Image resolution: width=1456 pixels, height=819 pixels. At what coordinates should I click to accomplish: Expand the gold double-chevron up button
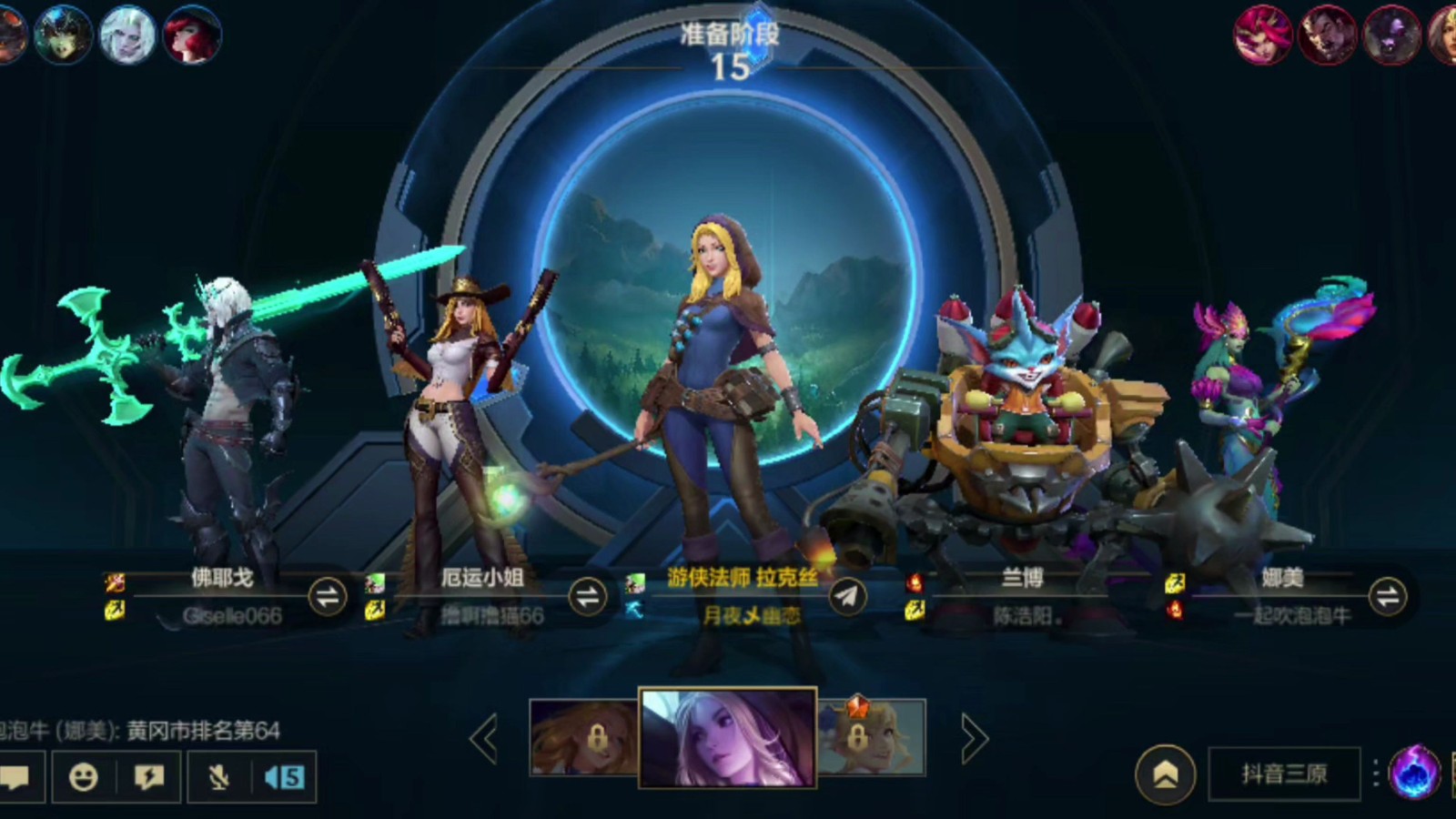[1166, 774]
